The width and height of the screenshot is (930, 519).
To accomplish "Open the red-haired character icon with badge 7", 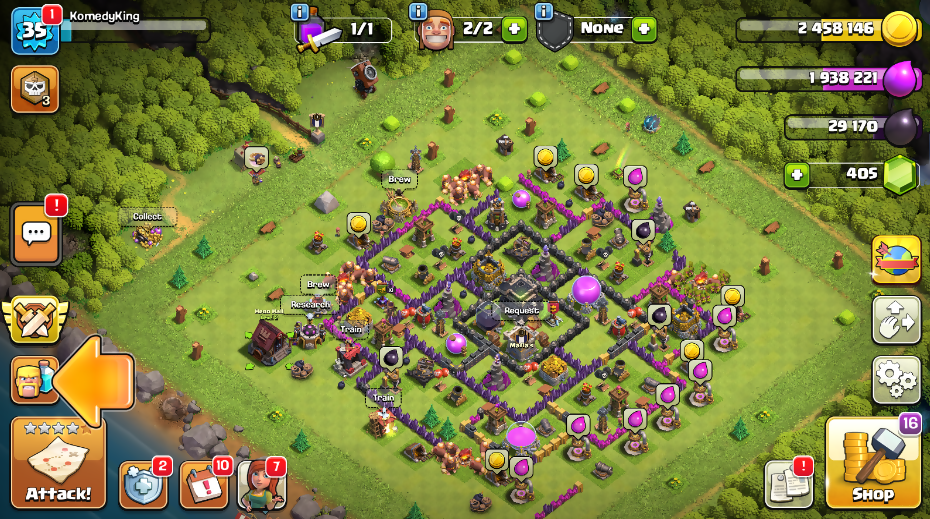I will [x=262, y=485].
